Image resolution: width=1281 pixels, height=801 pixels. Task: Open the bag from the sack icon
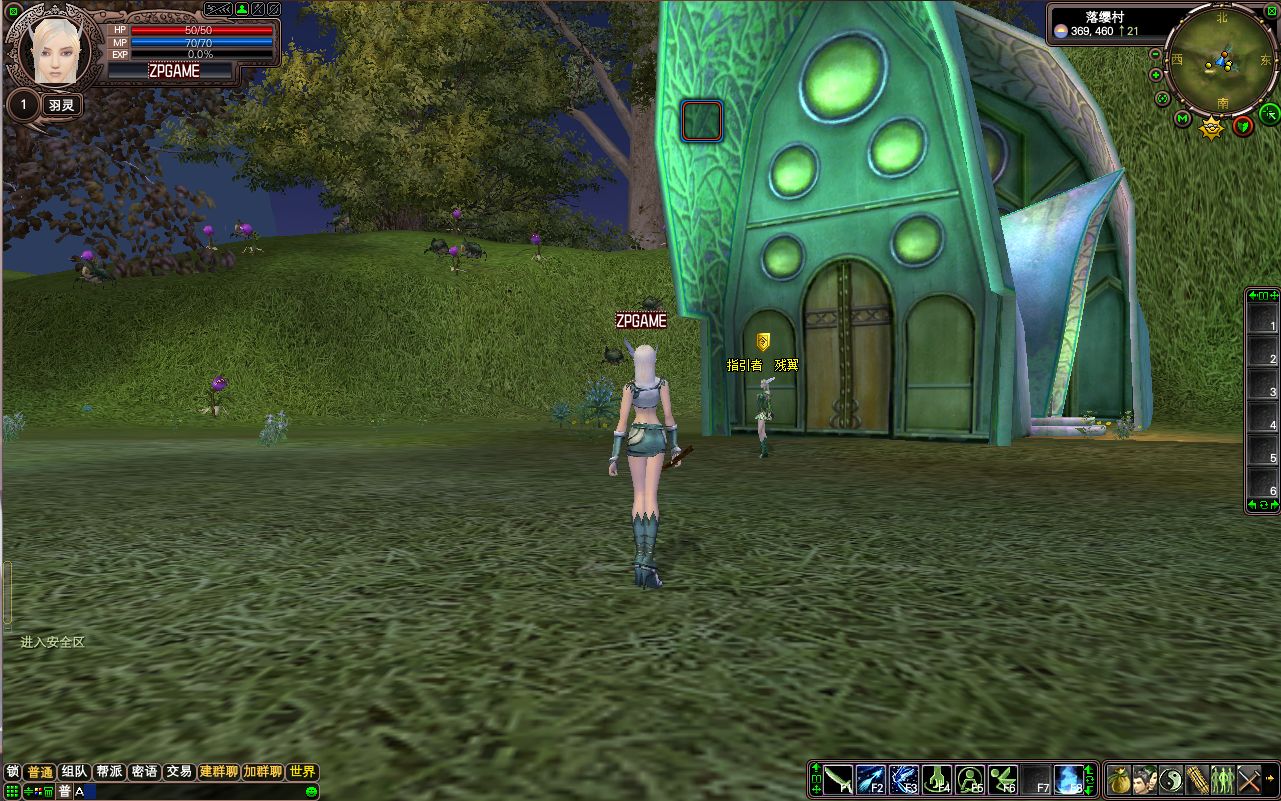click(x=1120, y=779)
